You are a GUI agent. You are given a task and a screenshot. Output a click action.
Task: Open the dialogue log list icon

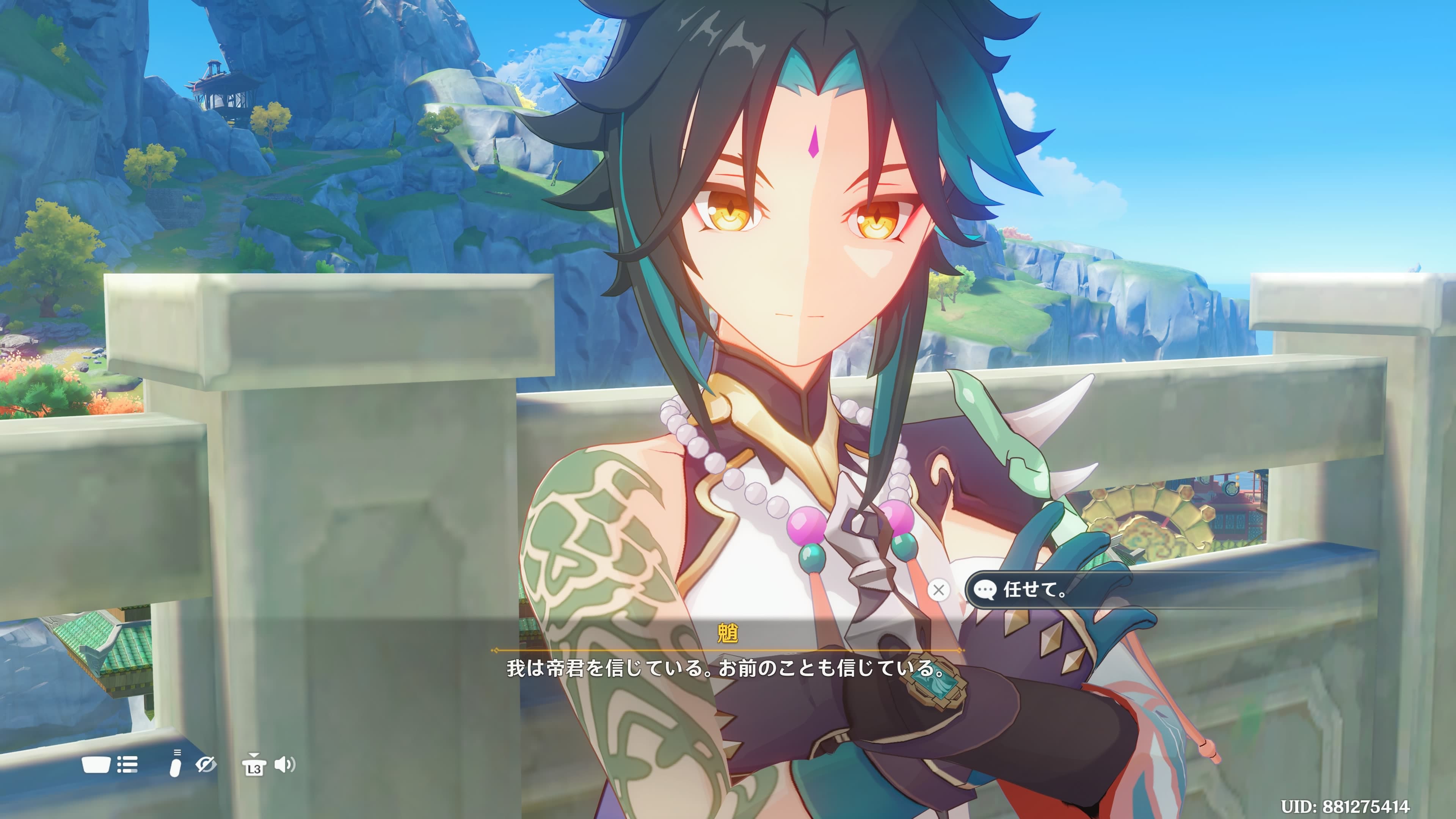(x=127, y=765)
